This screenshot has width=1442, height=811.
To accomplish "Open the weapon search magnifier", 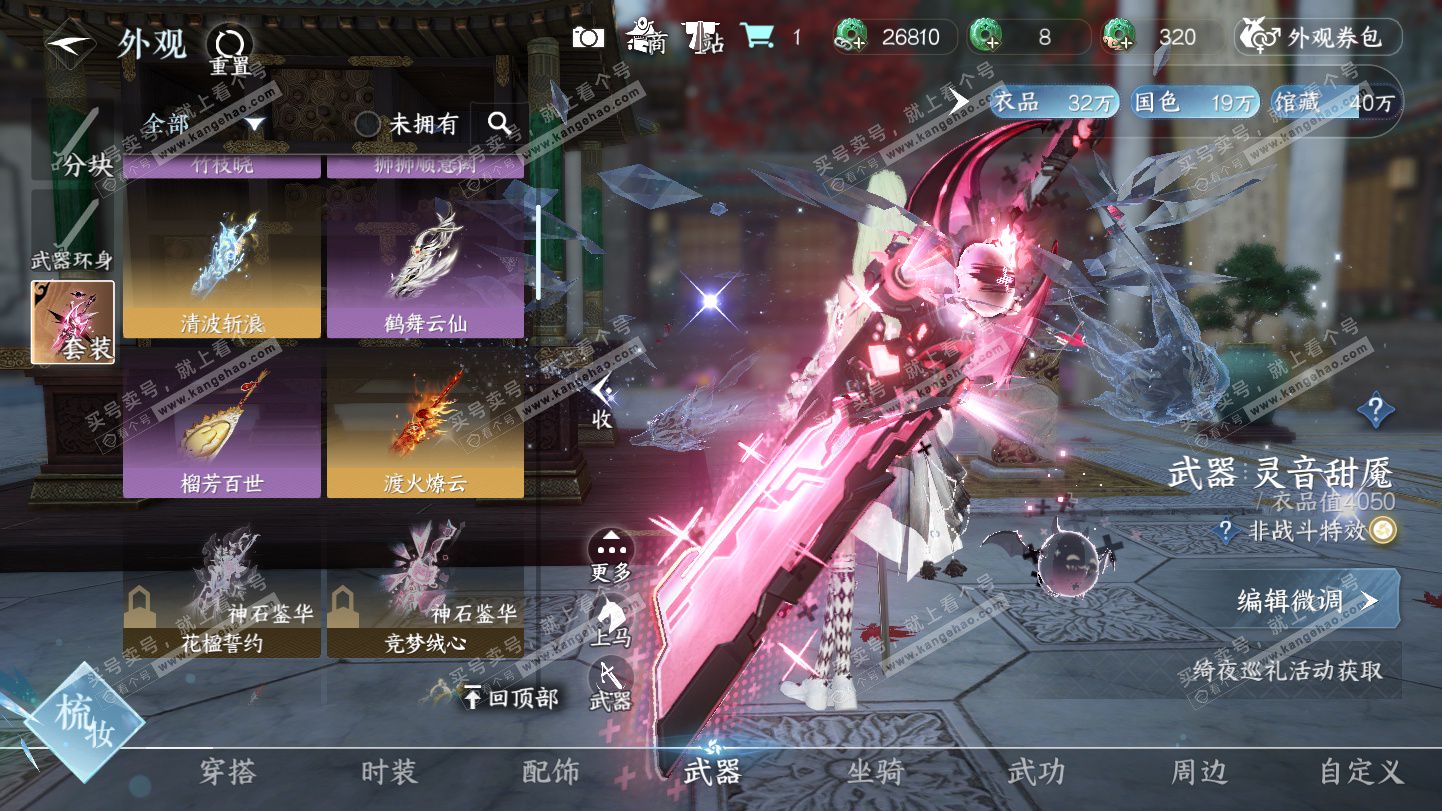I will 499,124.
